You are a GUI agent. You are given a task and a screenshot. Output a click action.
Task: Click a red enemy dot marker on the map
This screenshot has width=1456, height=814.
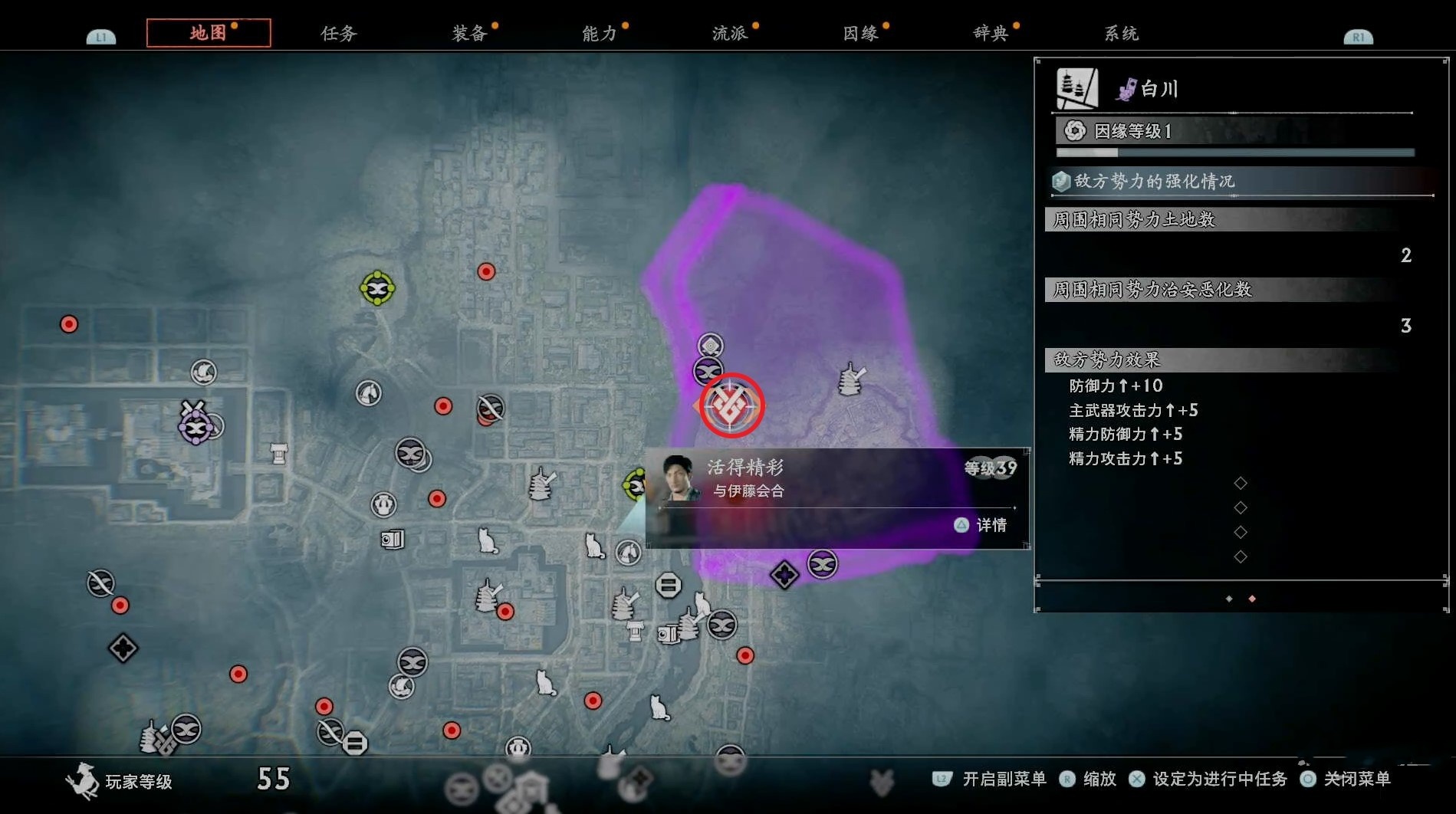point(485,271)
